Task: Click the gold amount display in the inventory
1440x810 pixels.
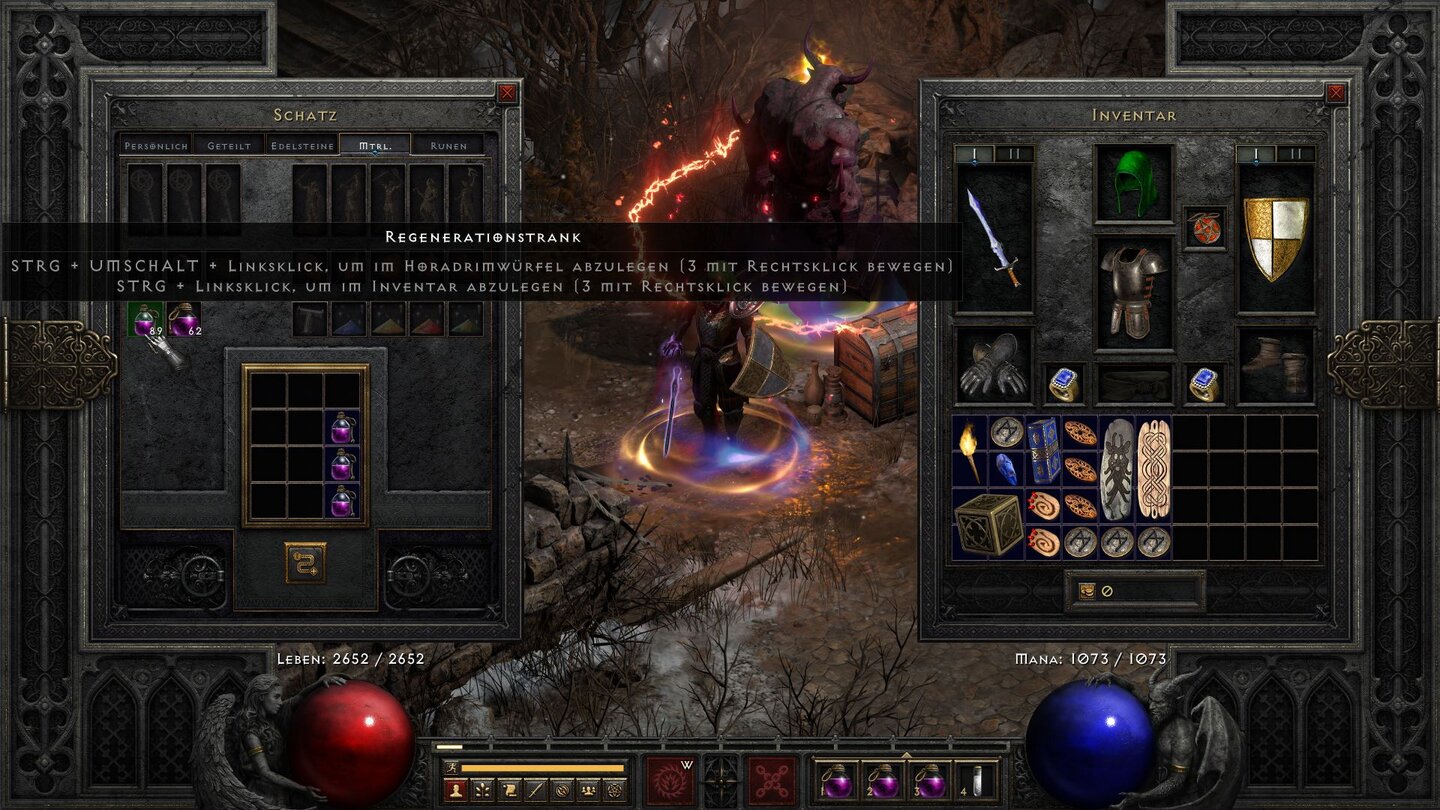Action: click(x=1150, y=592)
